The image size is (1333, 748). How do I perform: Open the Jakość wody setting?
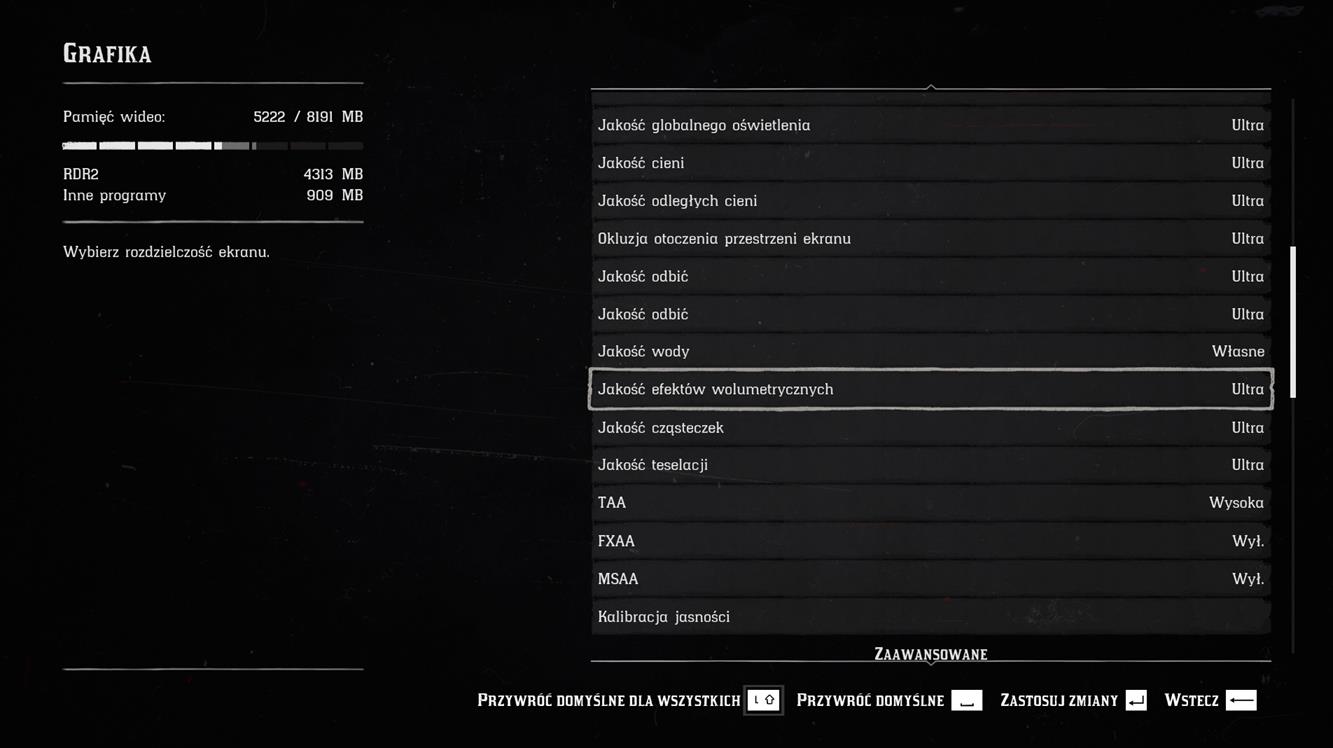[930, 352]
